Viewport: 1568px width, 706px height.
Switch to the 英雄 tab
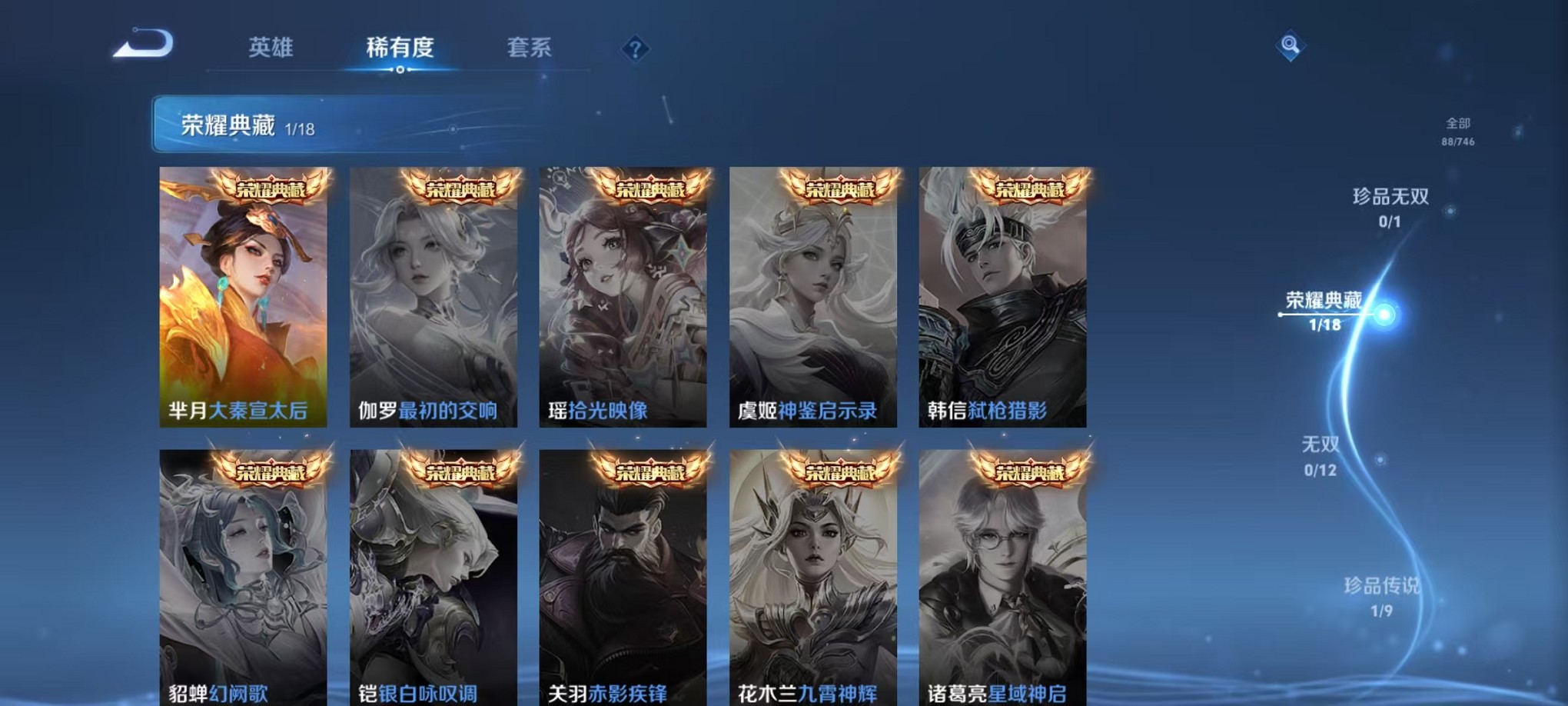(269, 48)
